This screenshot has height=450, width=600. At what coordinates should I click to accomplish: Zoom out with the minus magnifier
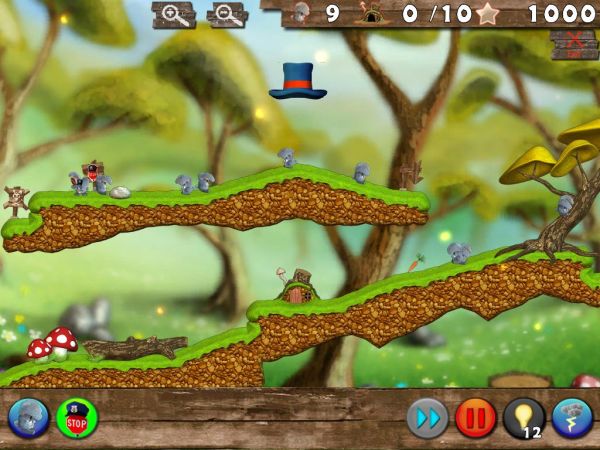[x=228, y=14]
